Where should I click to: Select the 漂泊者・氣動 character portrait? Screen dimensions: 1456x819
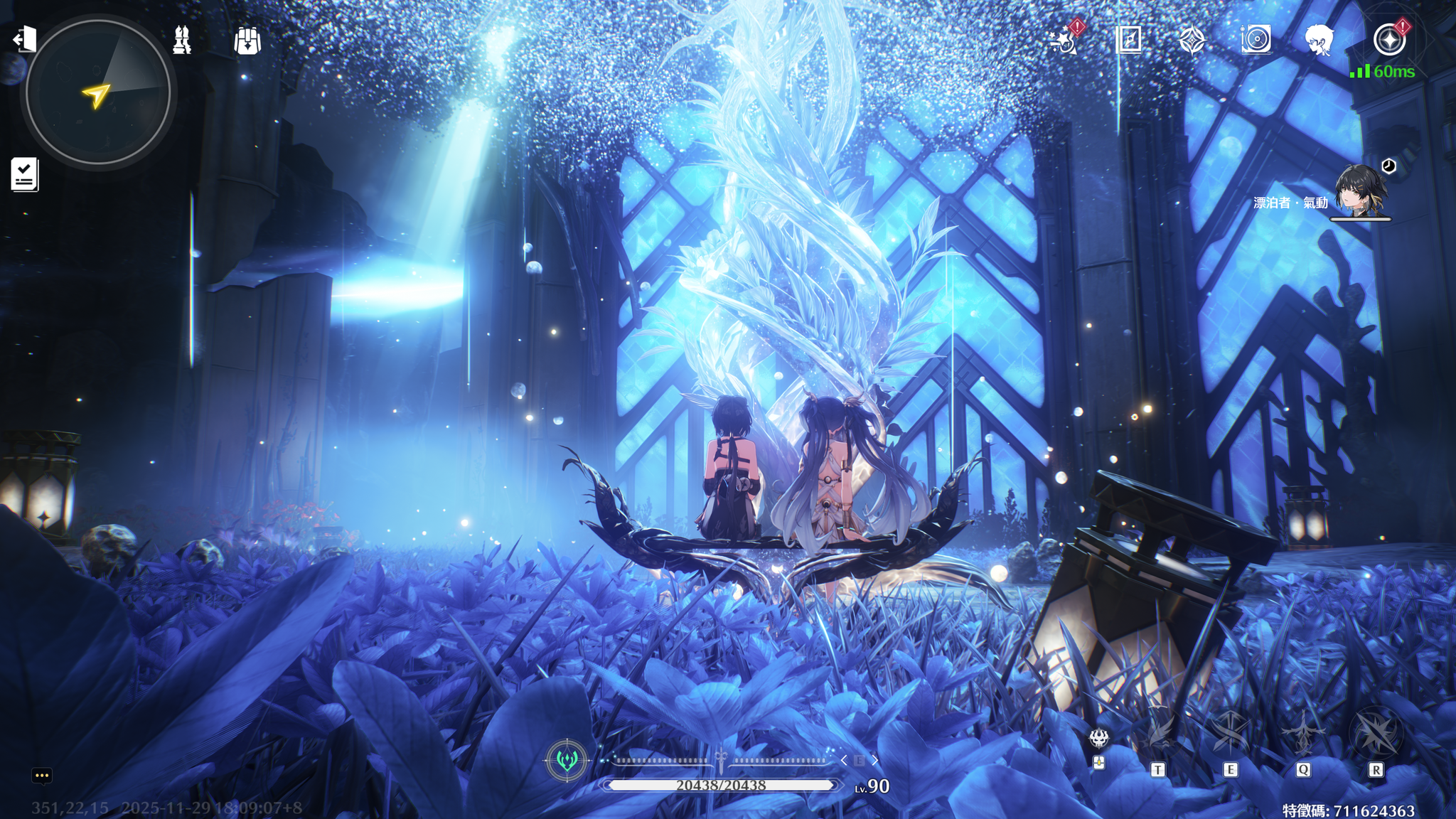1359,191
